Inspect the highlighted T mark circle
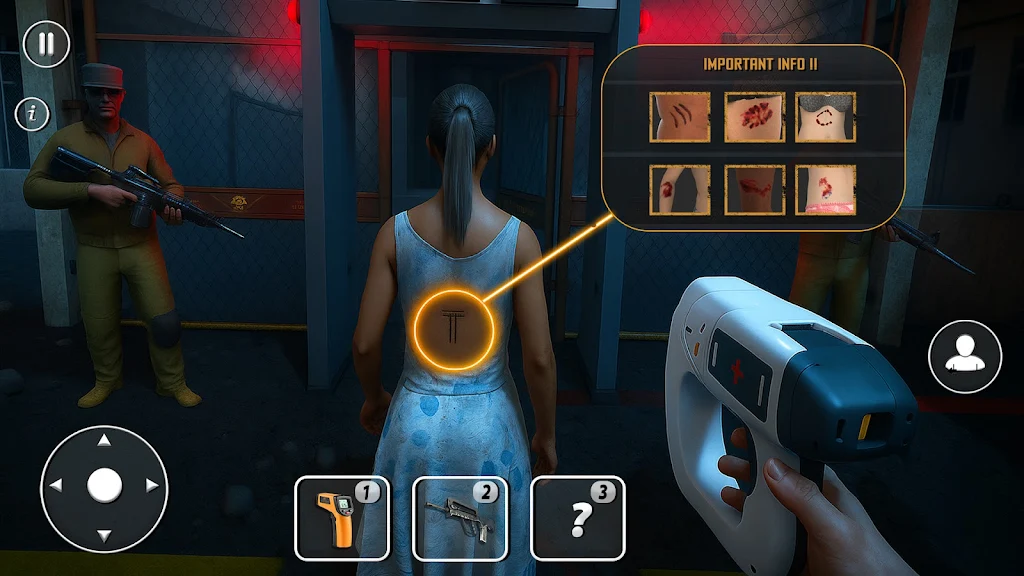The width and height of the screenshot is (1024, 576). tap(455, 328)
